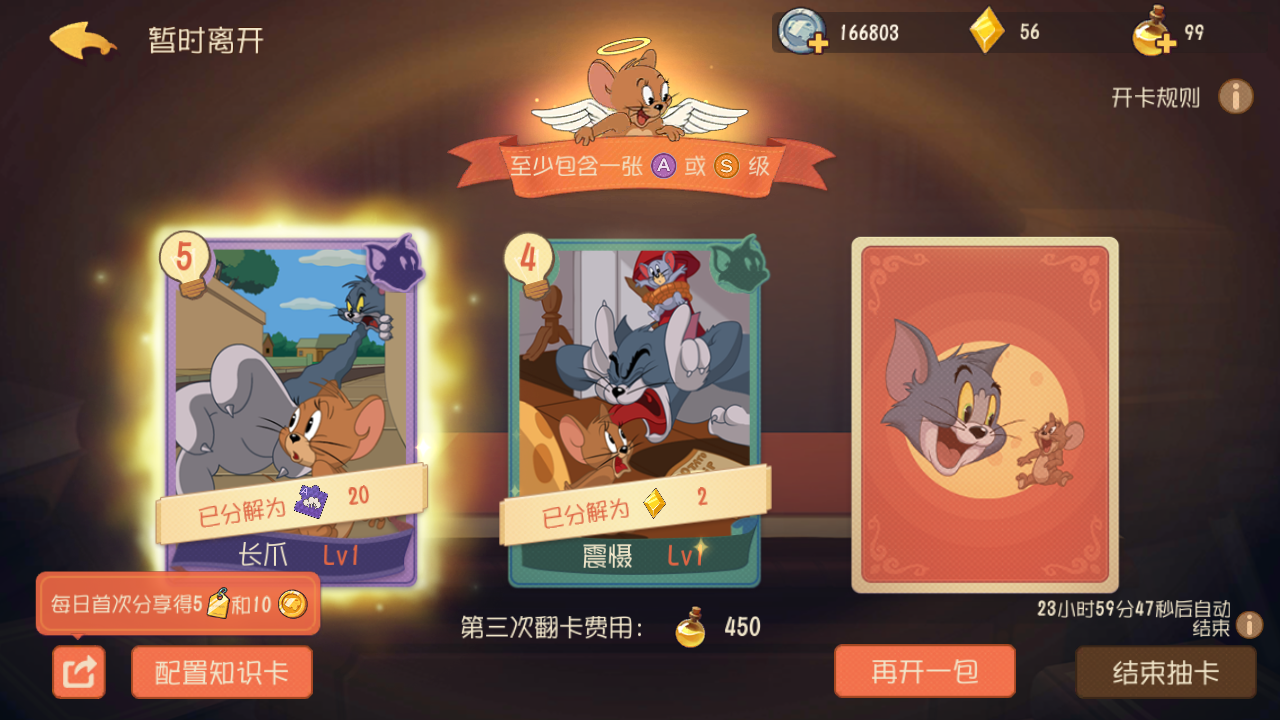This screenshot has height=720, width=1280.
Task: Click the share icon in the bottom left
Action: [x=78, y=671]
